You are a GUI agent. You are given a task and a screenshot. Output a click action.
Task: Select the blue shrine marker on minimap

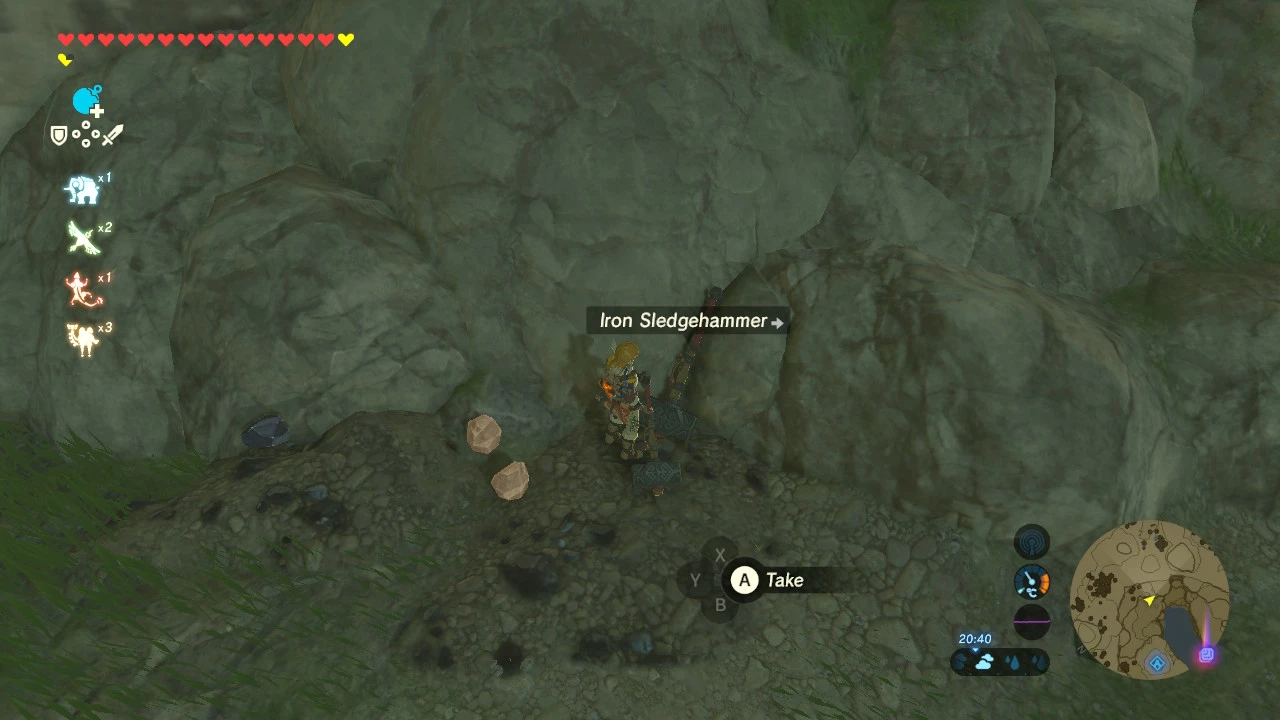(1157, 662)
